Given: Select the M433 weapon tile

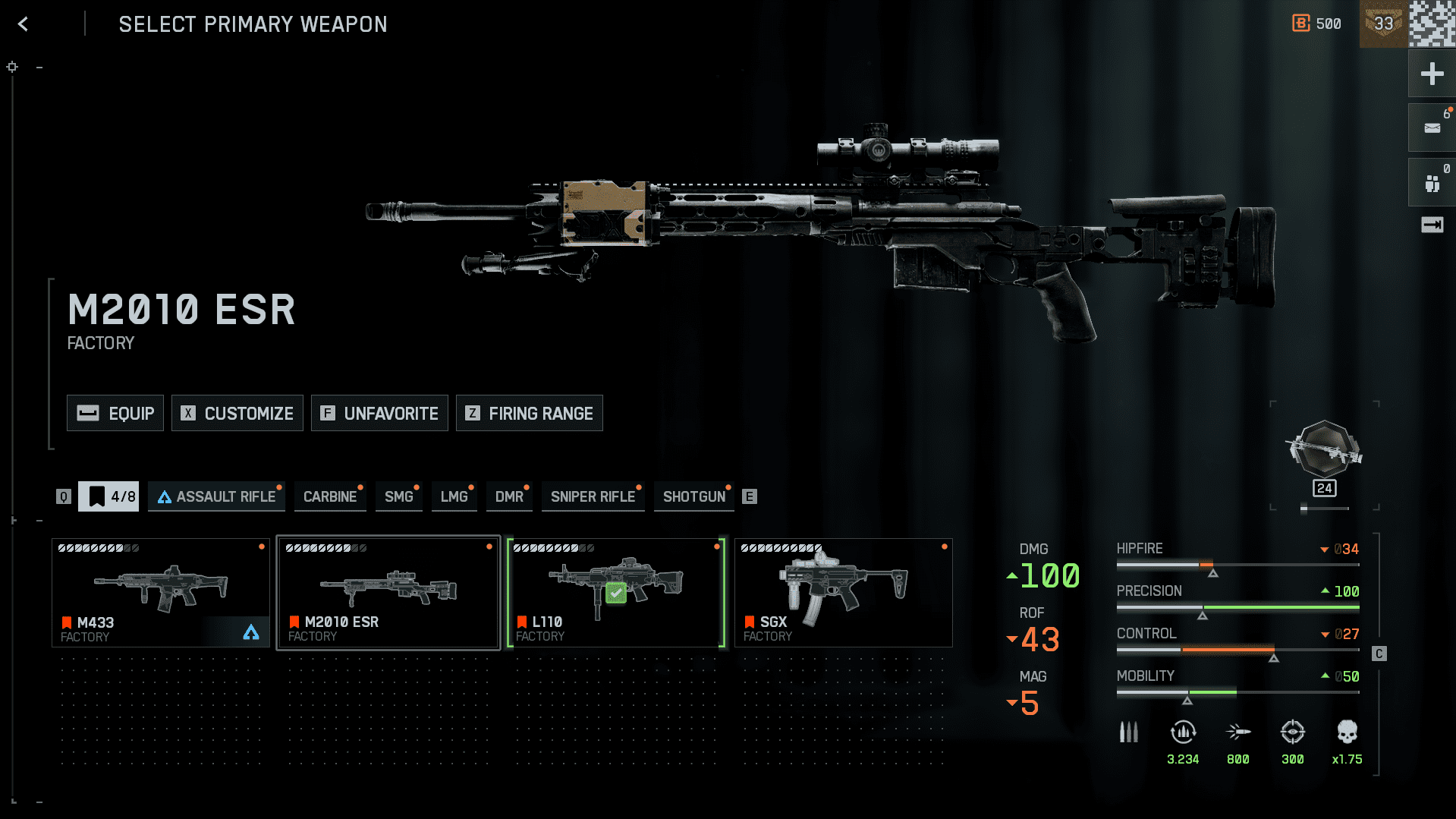Looking at the screenshot, I should pos(161,593).
